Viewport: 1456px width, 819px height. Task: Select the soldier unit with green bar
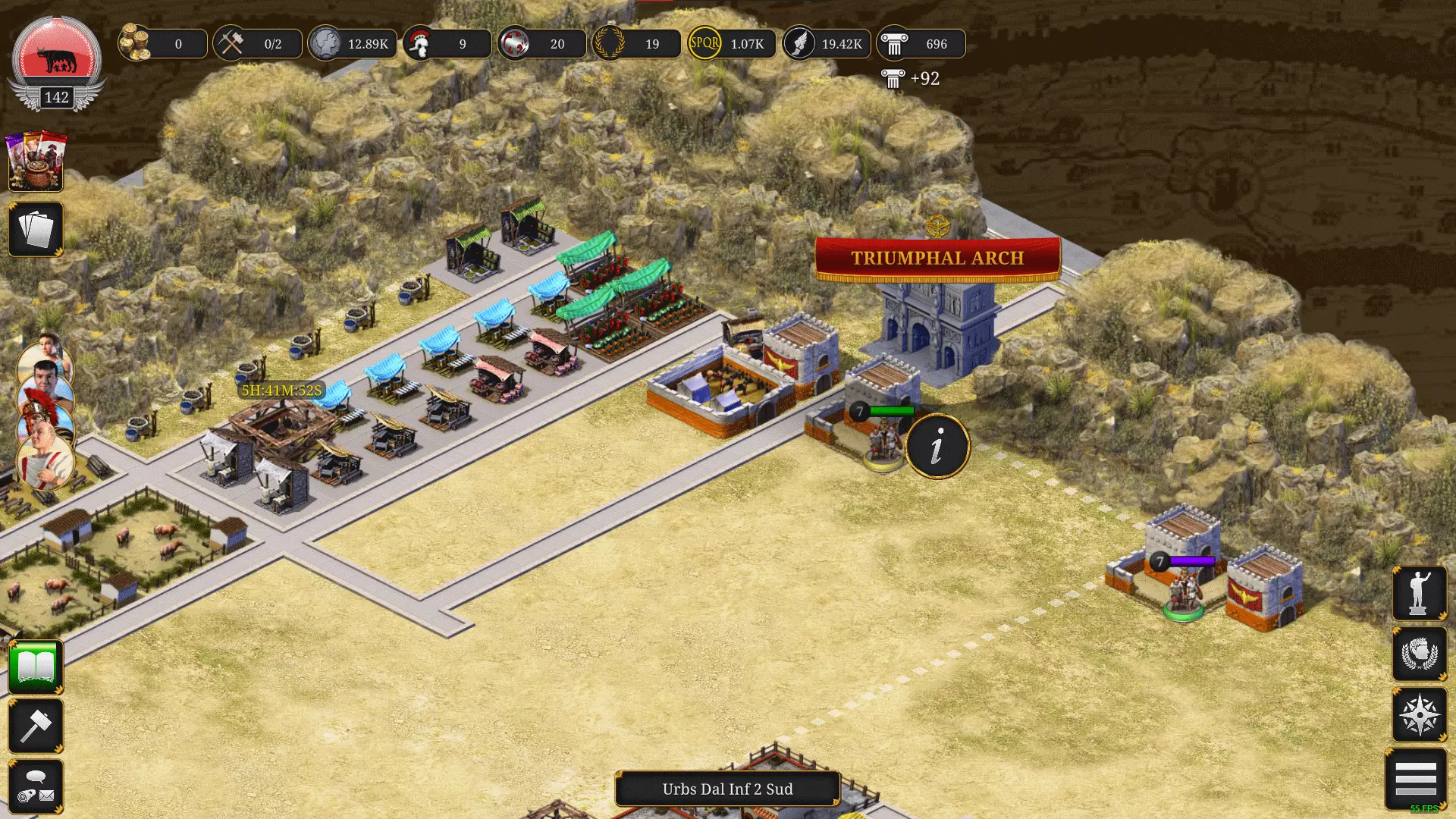pos(883,440)
